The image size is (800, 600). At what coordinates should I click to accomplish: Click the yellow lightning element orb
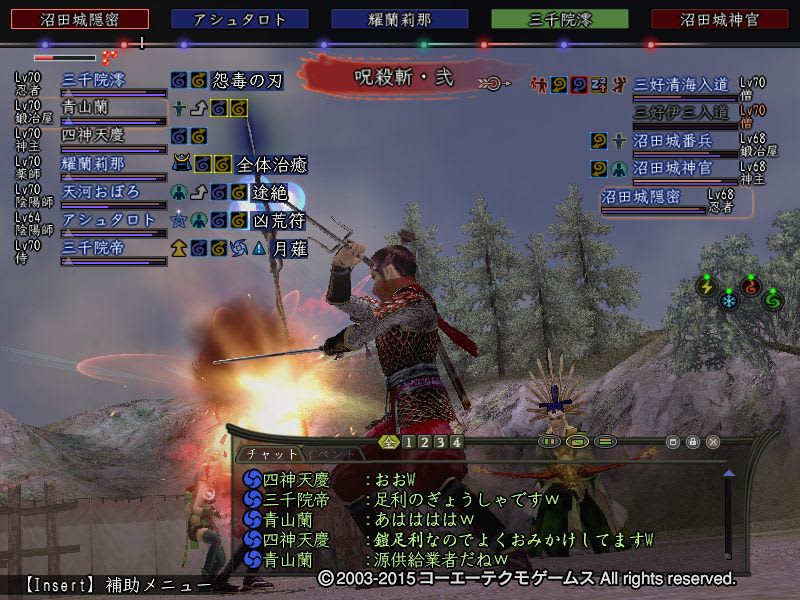pos(707,288)
